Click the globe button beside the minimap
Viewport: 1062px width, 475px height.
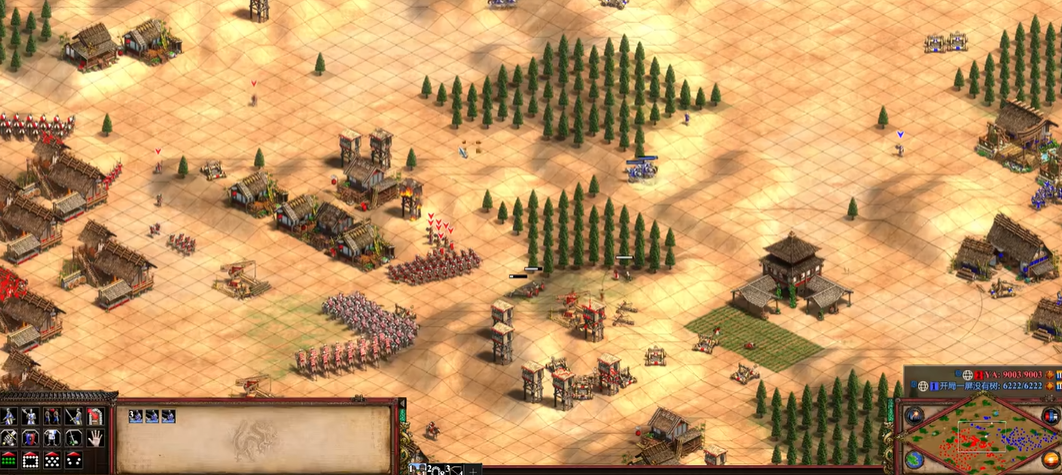coord(914,461)
